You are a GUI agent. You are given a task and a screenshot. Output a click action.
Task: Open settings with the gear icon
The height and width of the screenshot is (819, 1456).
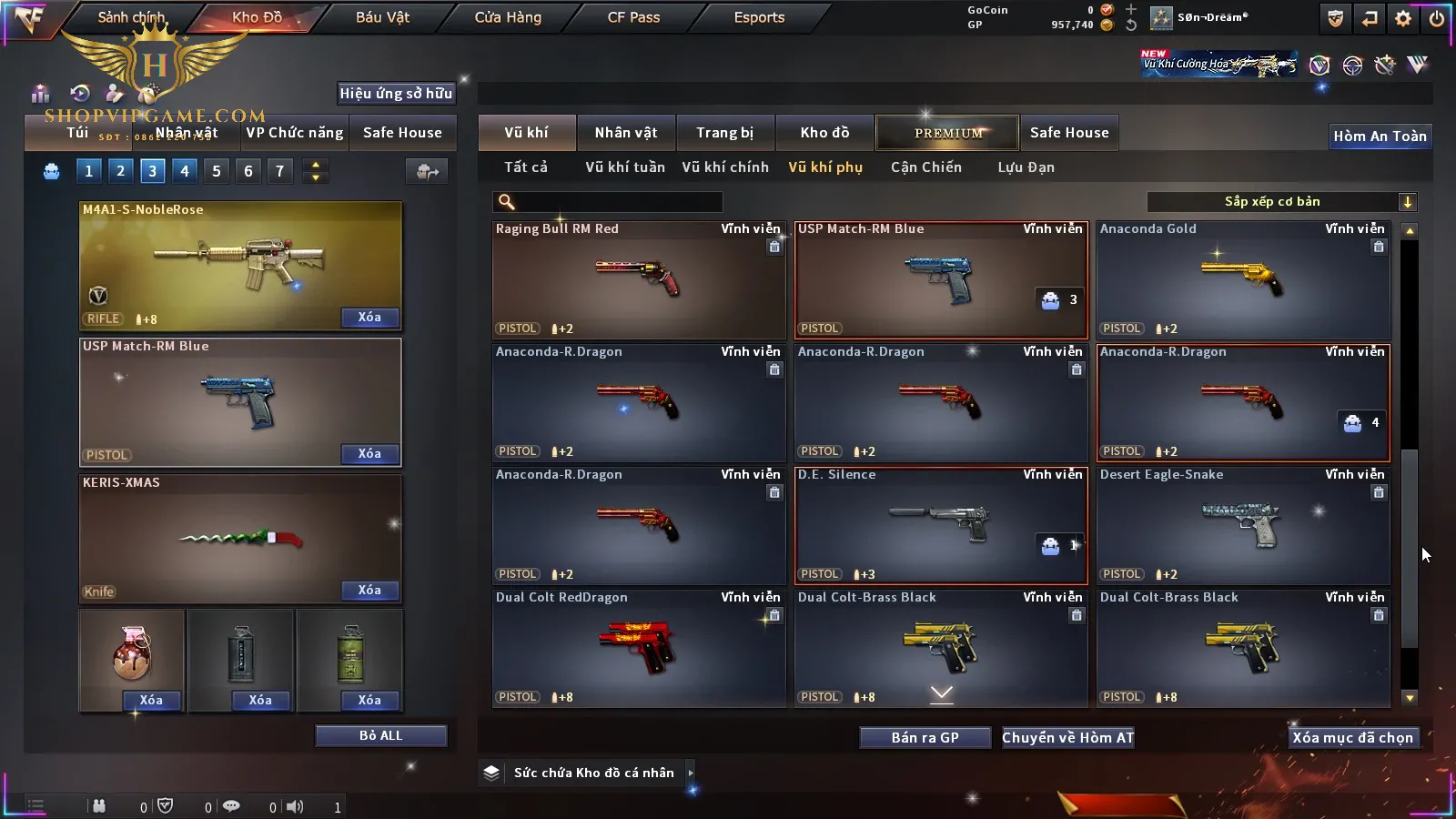(1403, 18)
